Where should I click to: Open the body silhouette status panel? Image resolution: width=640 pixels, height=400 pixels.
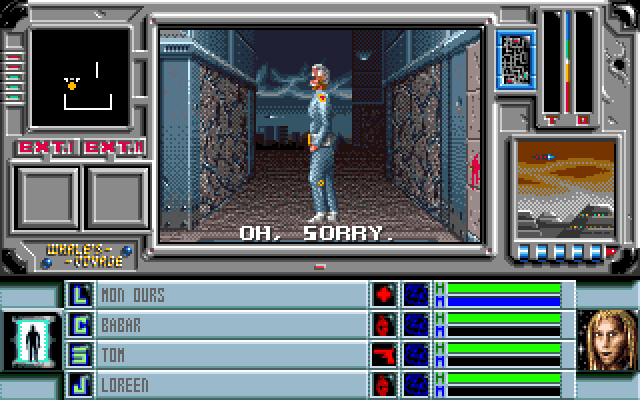tap(32, 339)
